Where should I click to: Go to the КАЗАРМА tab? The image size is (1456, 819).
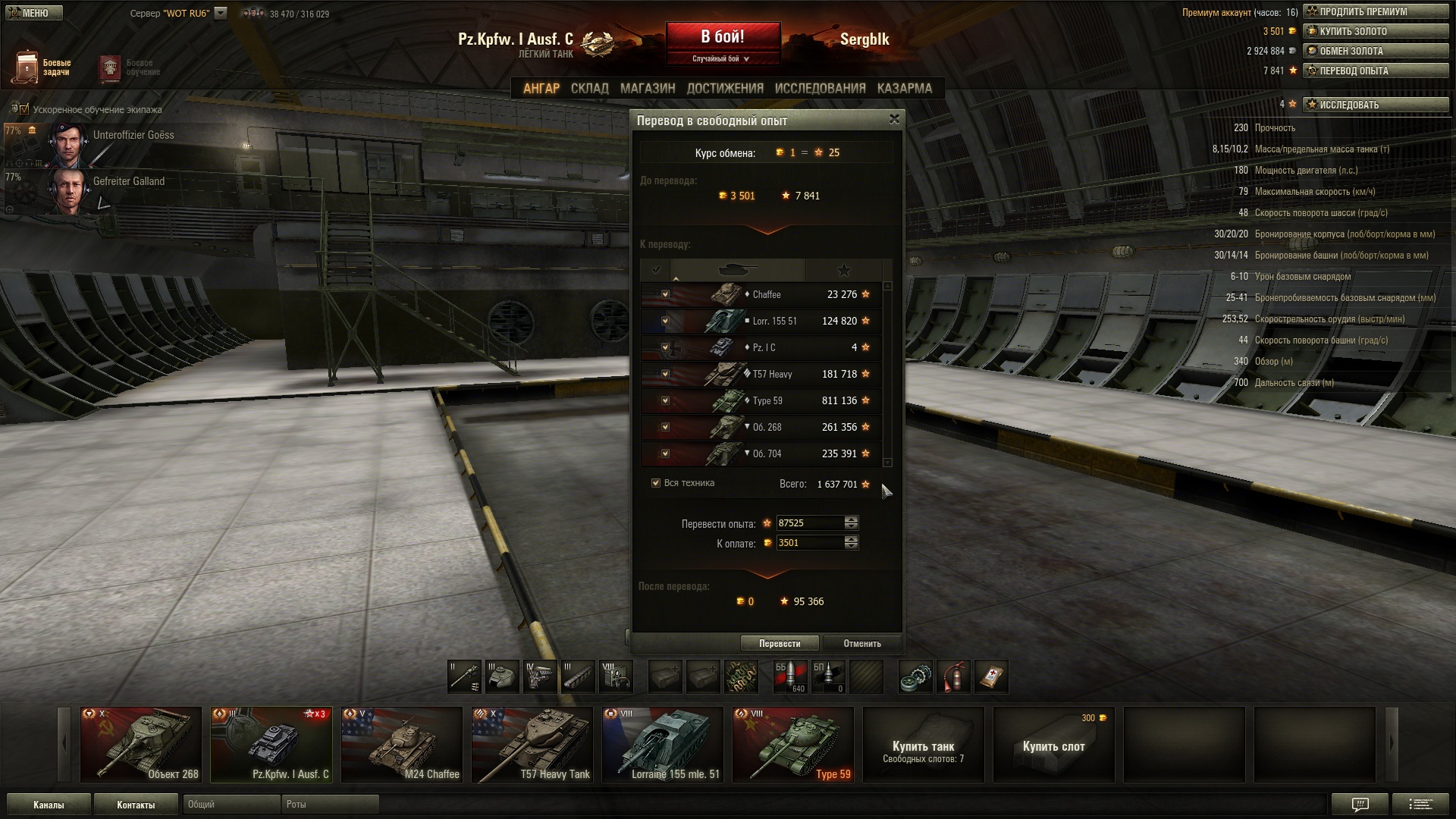pyautogui.click(x=904, y=88)
